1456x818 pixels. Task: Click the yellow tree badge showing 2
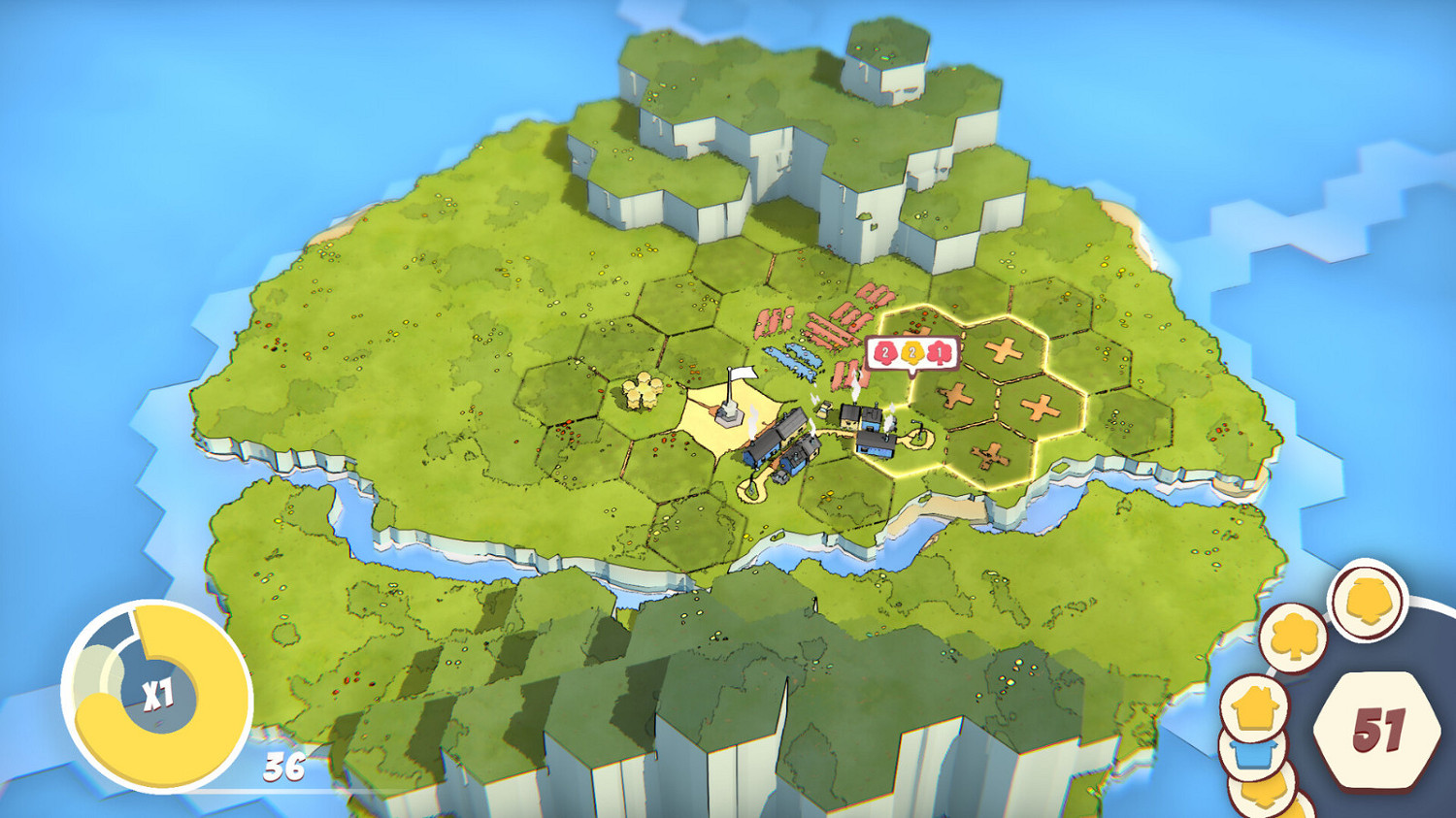click(x=912, y=351)
